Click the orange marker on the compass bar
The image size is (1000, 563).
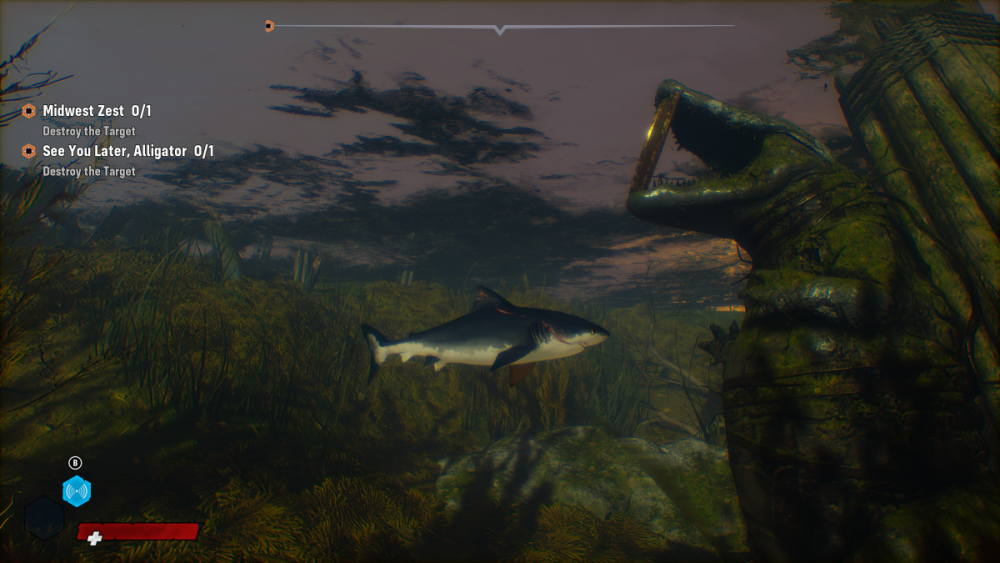269,26
